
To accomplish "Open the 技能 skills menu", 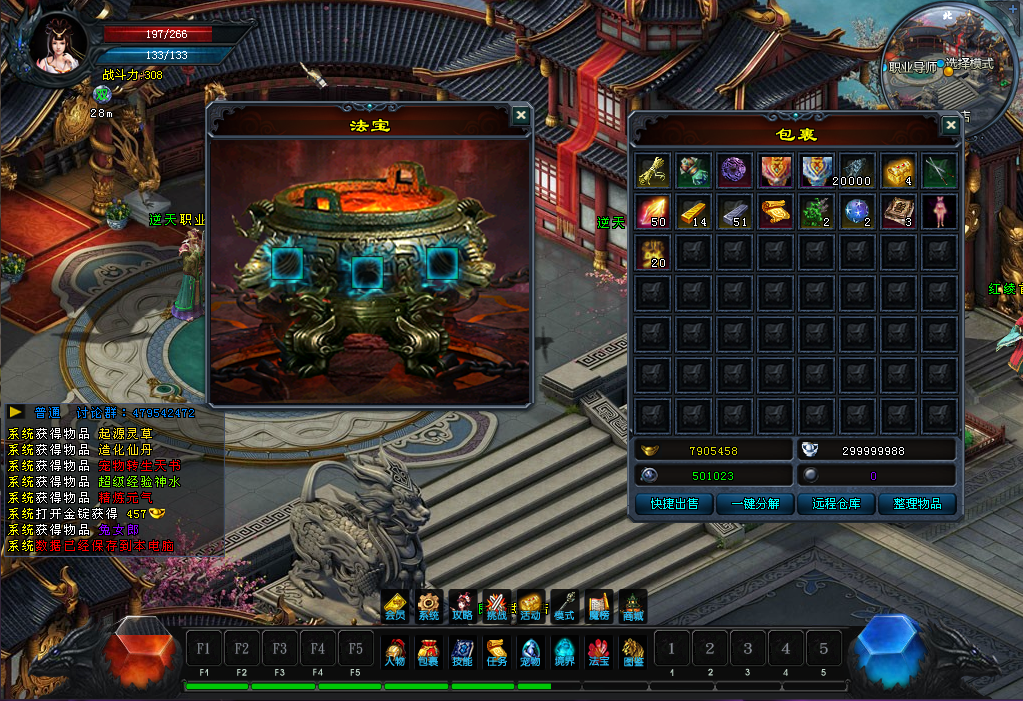I will click(x=462, y=650).
